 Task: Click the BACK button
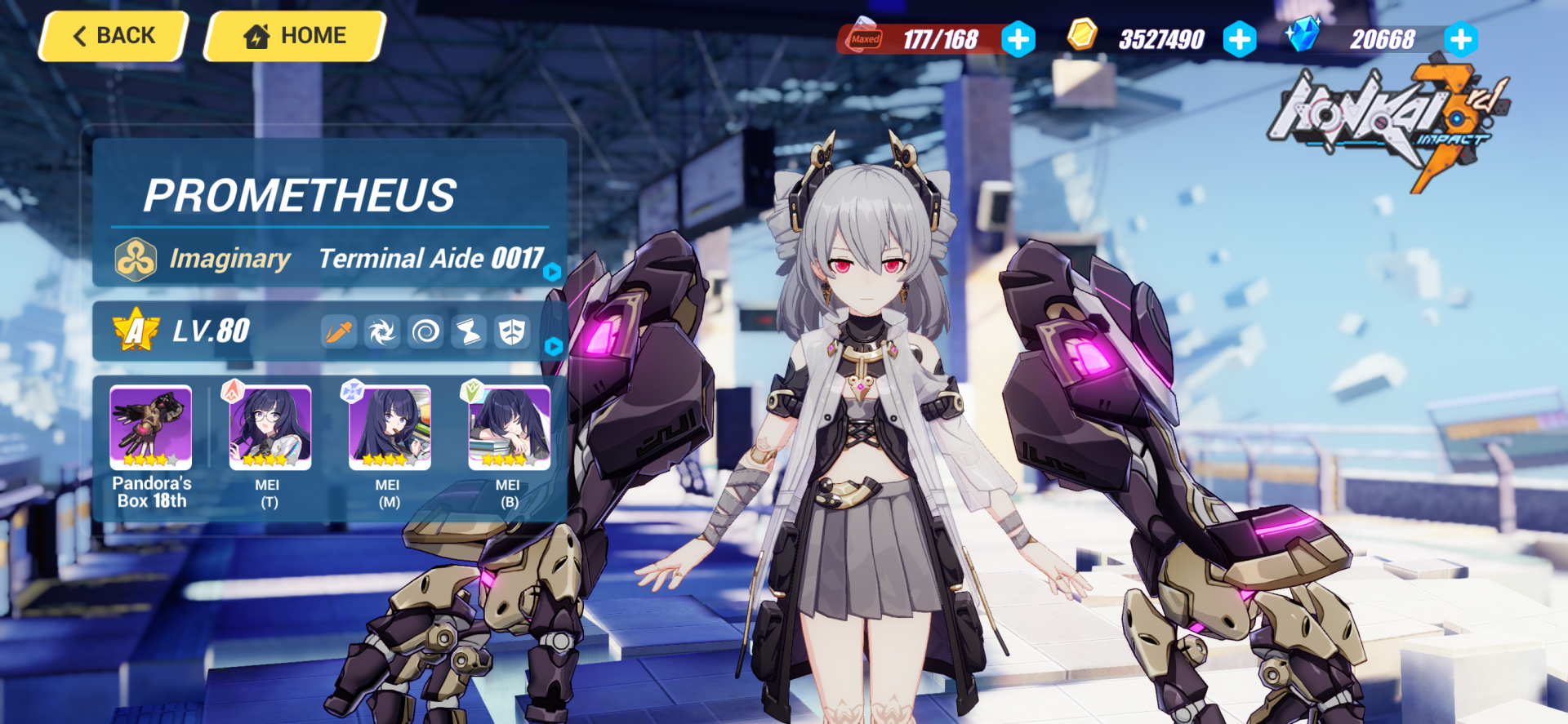point(112,35)
